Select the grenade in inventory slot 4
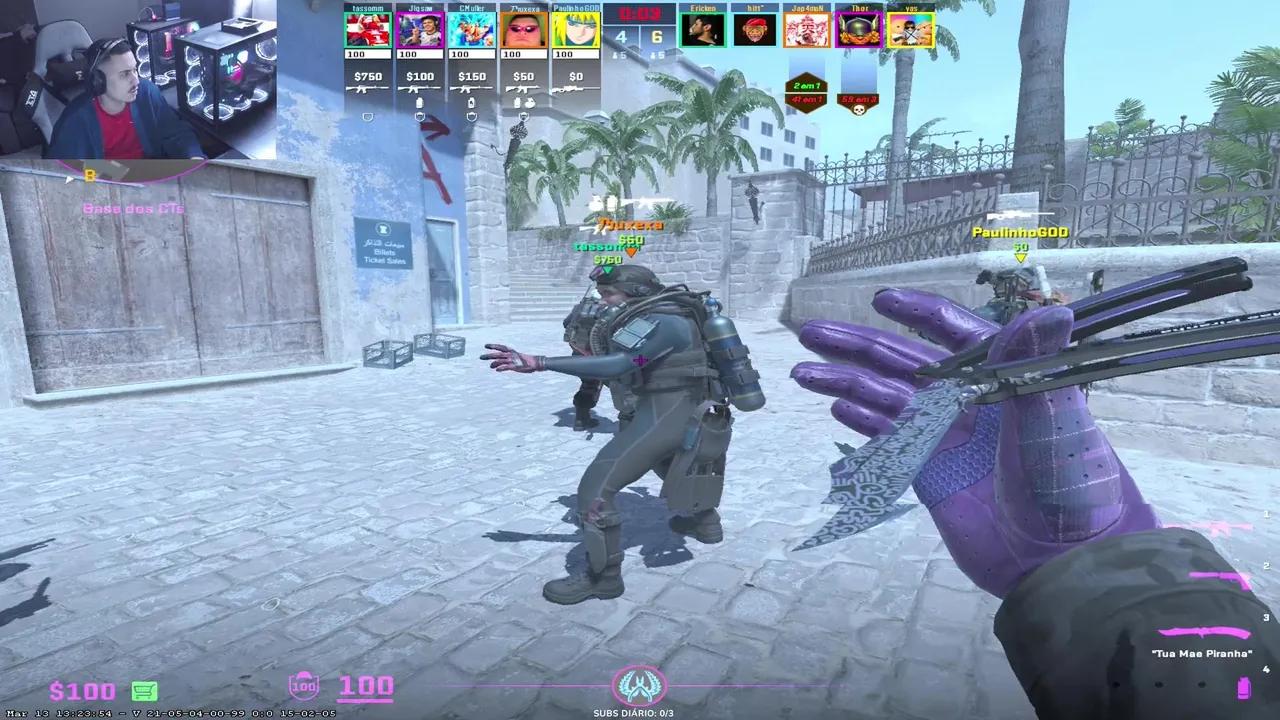 tap(1243, 686)
